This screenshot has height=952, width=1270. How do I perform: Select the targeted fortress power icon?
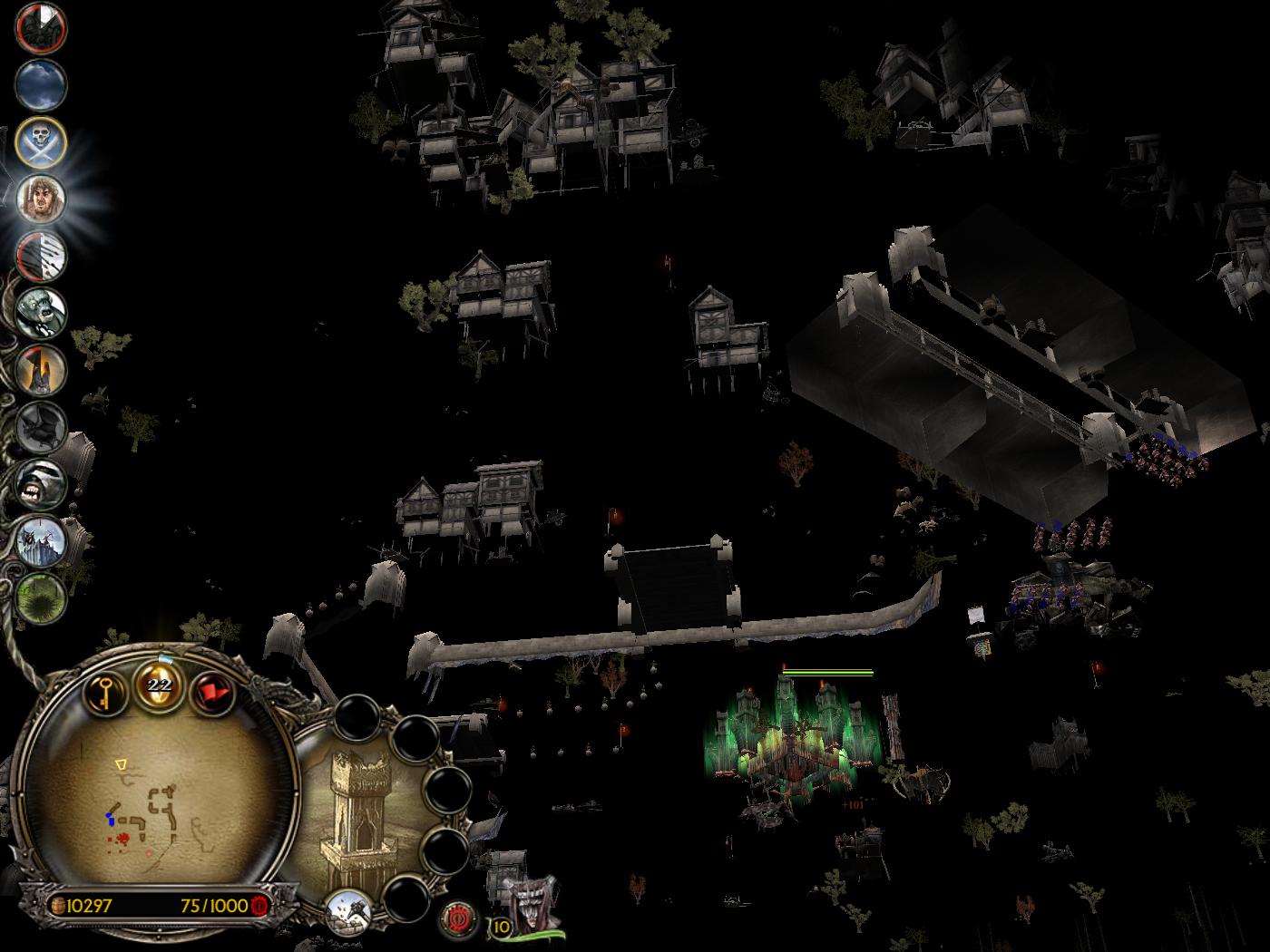(41, 539)
